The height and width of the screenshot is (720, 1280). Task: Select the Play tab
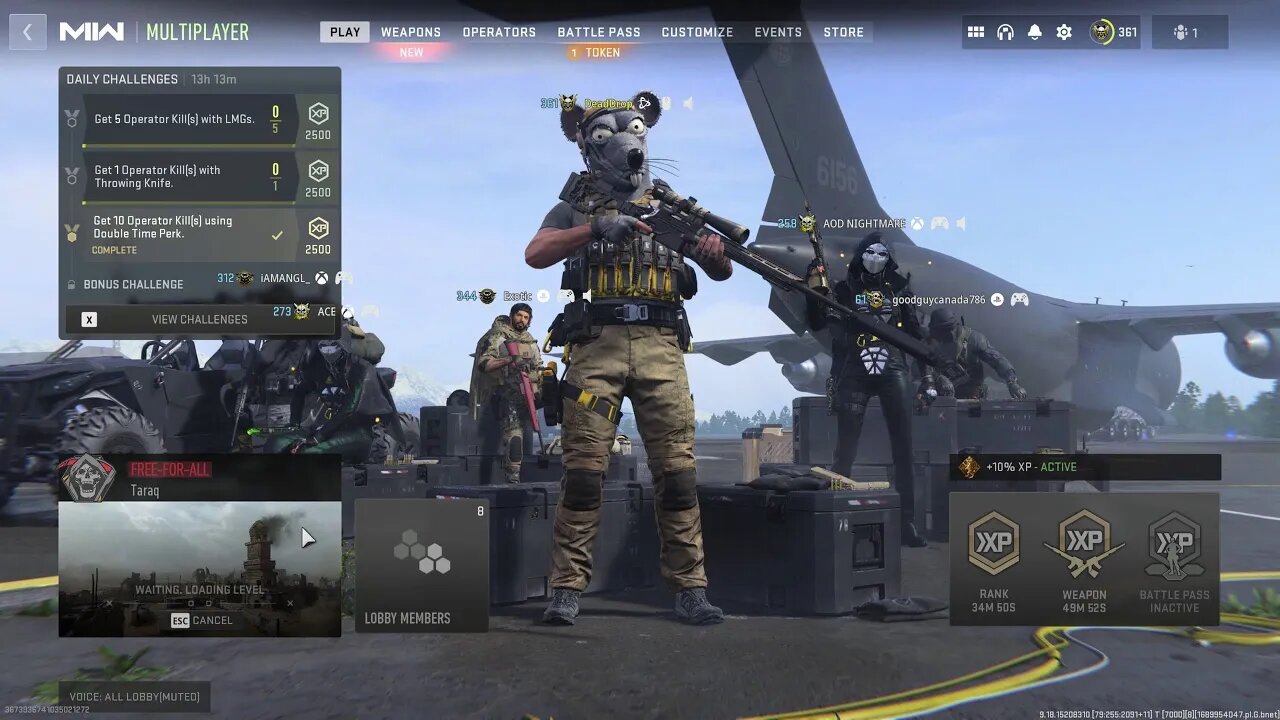345,32
